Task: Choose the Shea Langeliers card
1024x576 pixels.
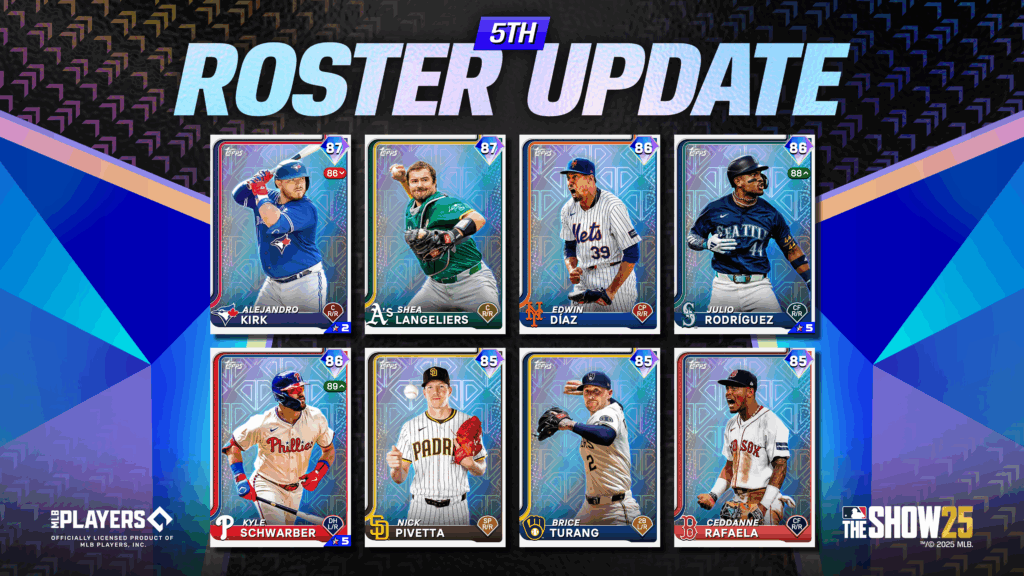Action: pyautogui.click(x=435, y=235)
